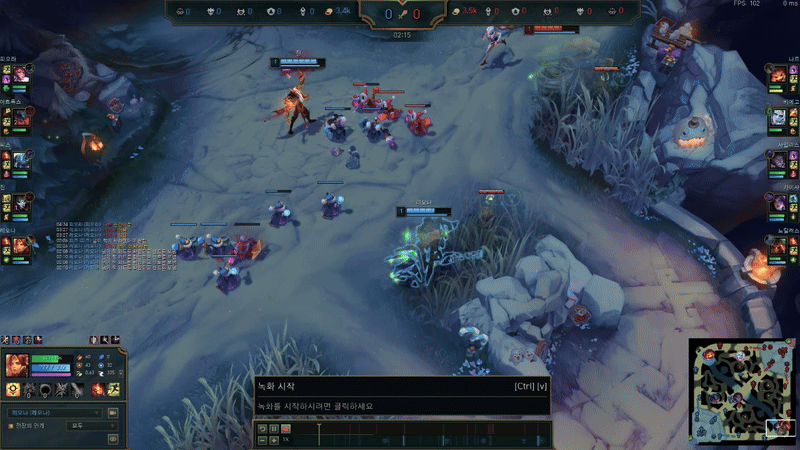
Task: Click the minimap to move the camera
Action: pyautogui.click(x=742, y=392)
